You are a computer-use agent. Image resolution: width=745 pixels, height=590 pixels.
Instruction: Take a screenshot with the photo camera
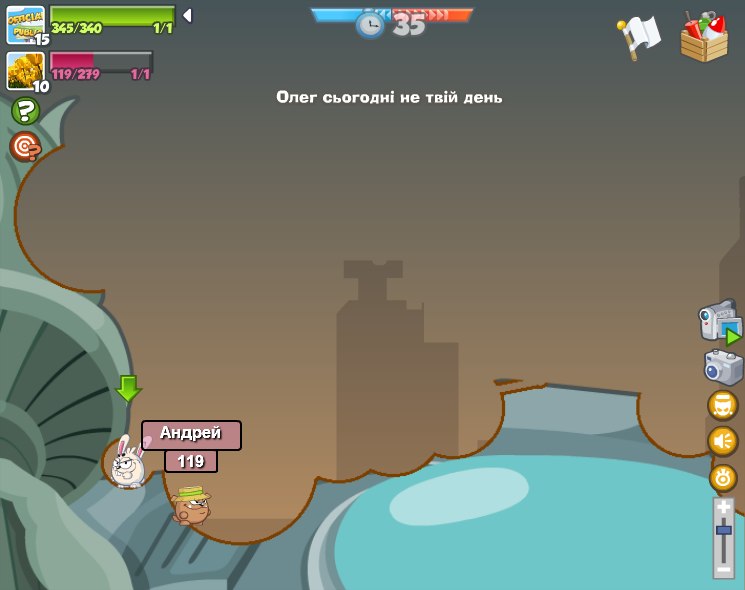723,367
